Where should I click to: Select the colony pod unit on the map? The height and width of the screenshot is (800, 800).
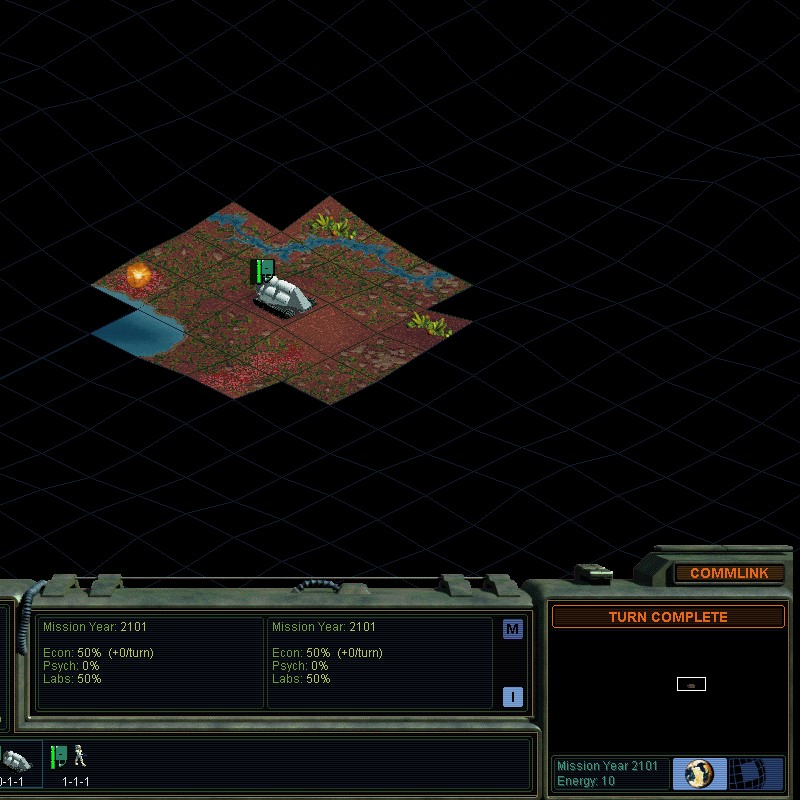(x=284, y=295)
